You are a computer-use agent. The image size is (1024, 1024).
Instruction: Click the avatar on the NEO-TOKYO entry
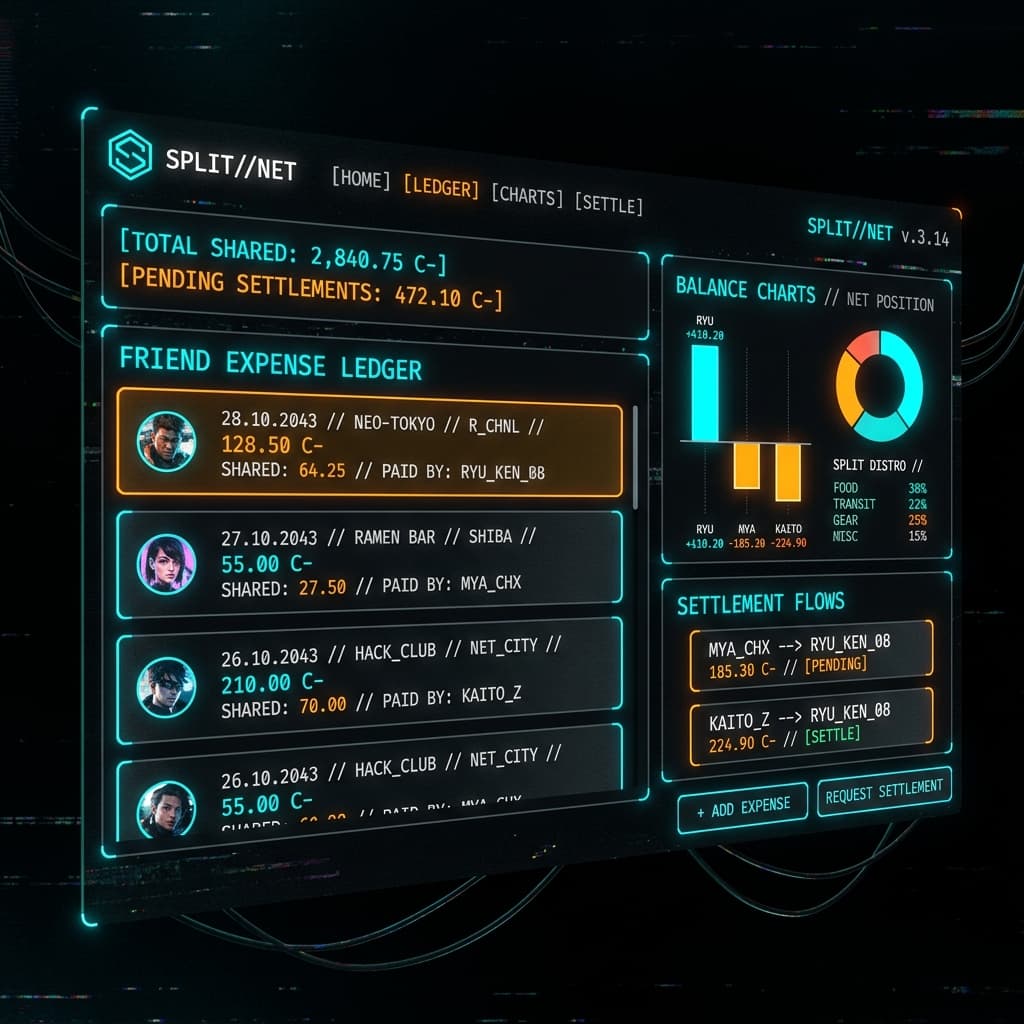pyautogui.click(x=165, y=440)
